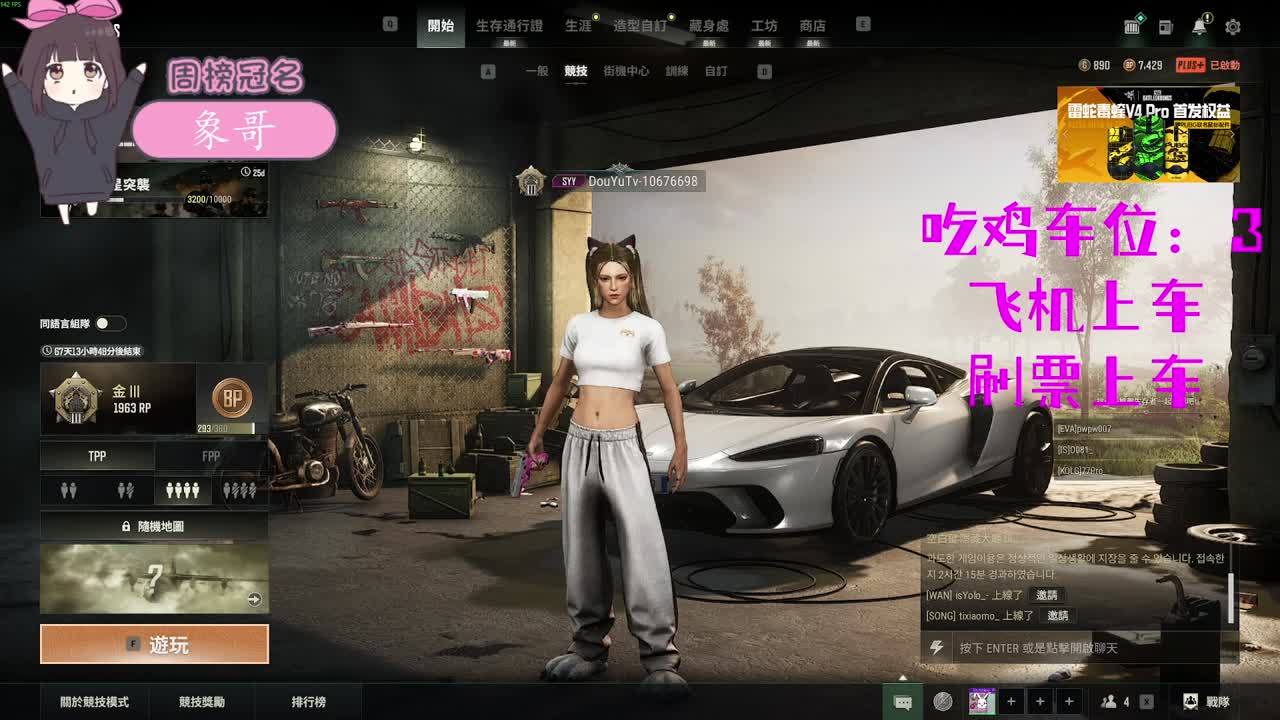The image size is (1280, 720).
Task: View 競技獎勵 ranked rewards
Action: (x=202, y=702)
